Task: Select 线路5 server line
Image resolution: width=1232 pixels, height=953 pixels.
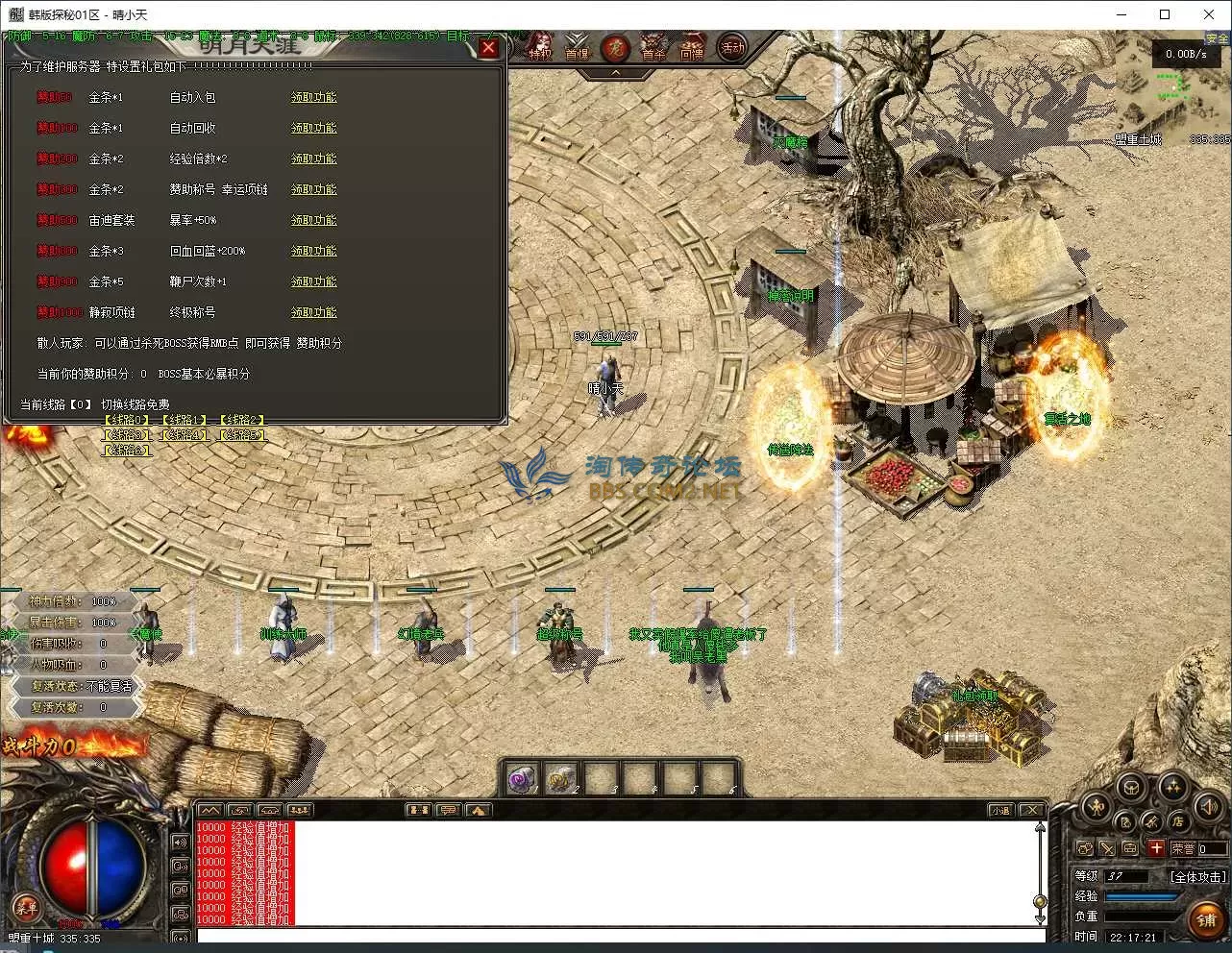Action: (x=242, y=435)
